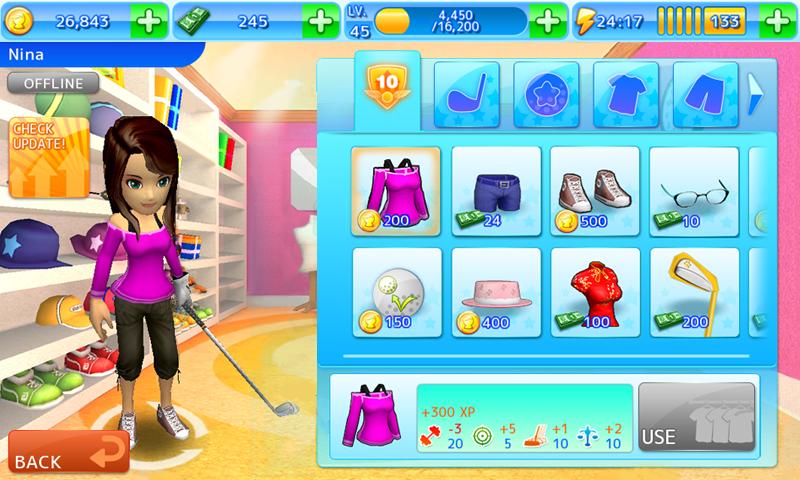800x480 pixels.
Task: Show next category tabs with arrow
Action: 755,94
